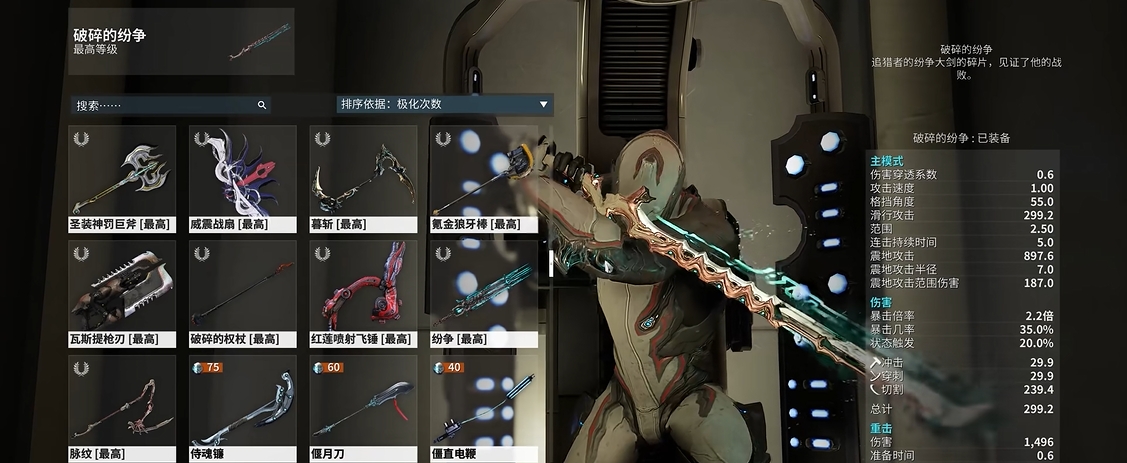This screenshot has height=463, width=1127.
Task: Pick the 红莲喷射飞锤 hammer tile
Action: (363, 293)
